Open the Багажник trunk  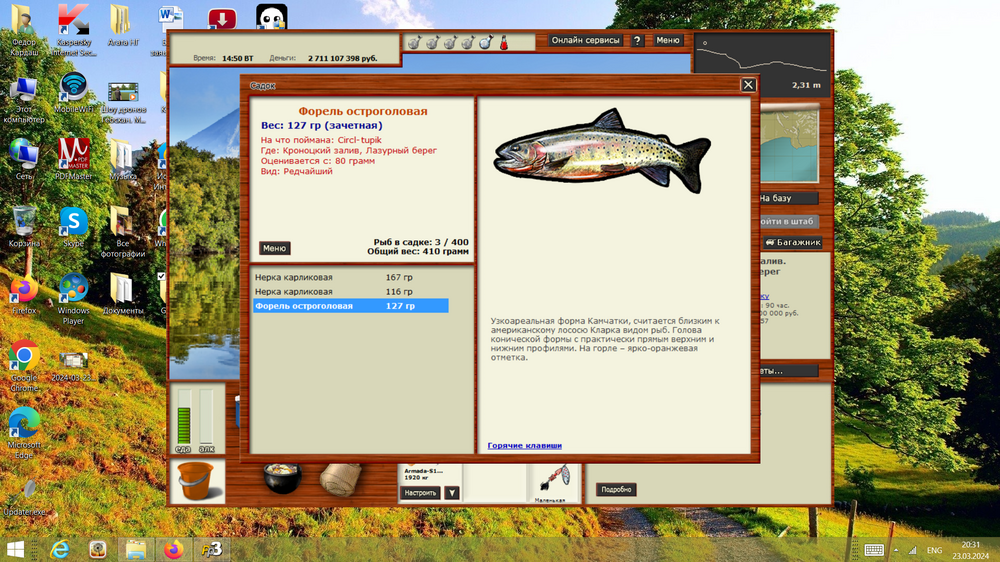(x=793, y=242)
